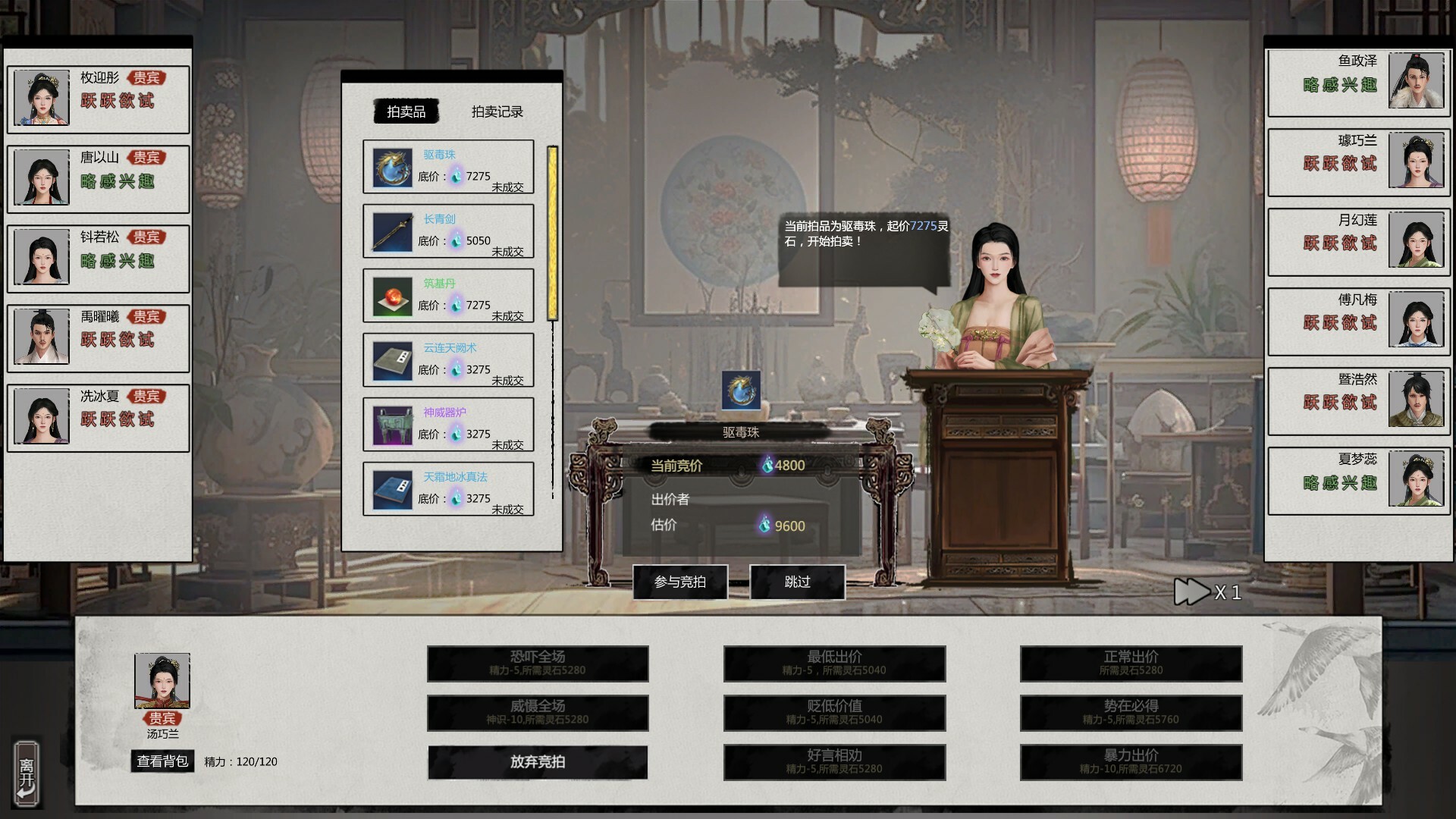
Task: Select the 筑基丹 pill listing
Action: [x=448, y=296]
